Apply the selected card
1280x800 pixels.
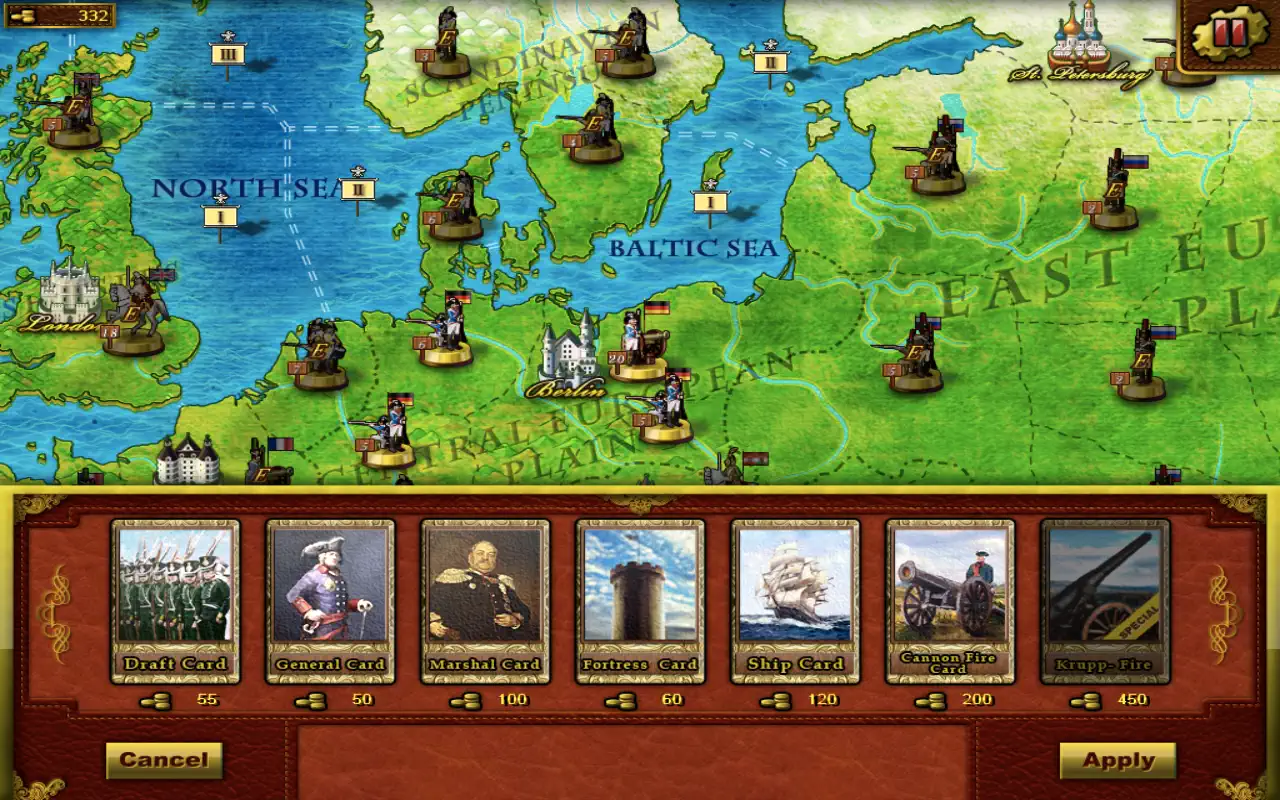click(x=1118, y=760)
